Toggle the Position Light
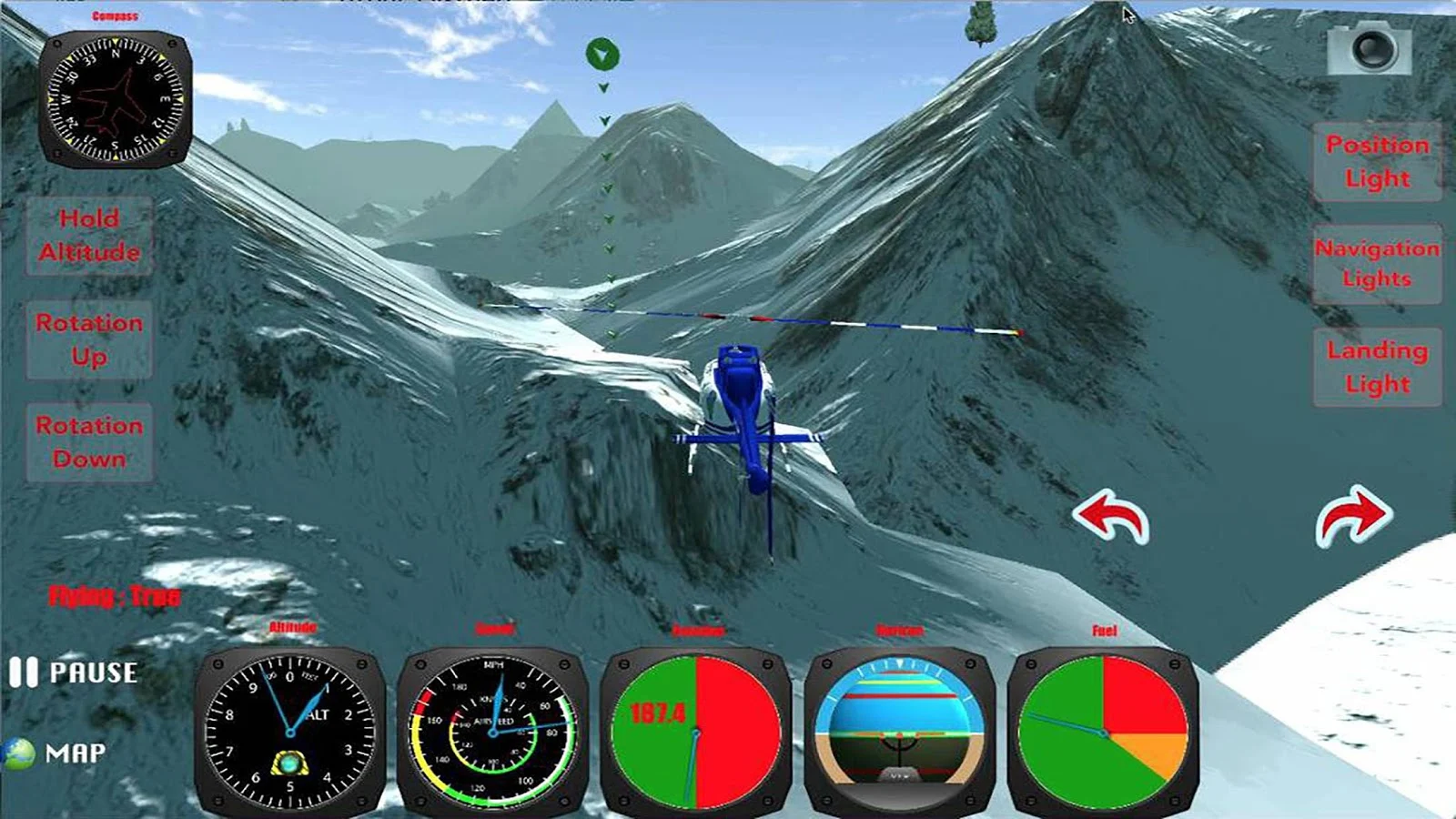This screenshot has height=819, width=1456. (1376, 161)
